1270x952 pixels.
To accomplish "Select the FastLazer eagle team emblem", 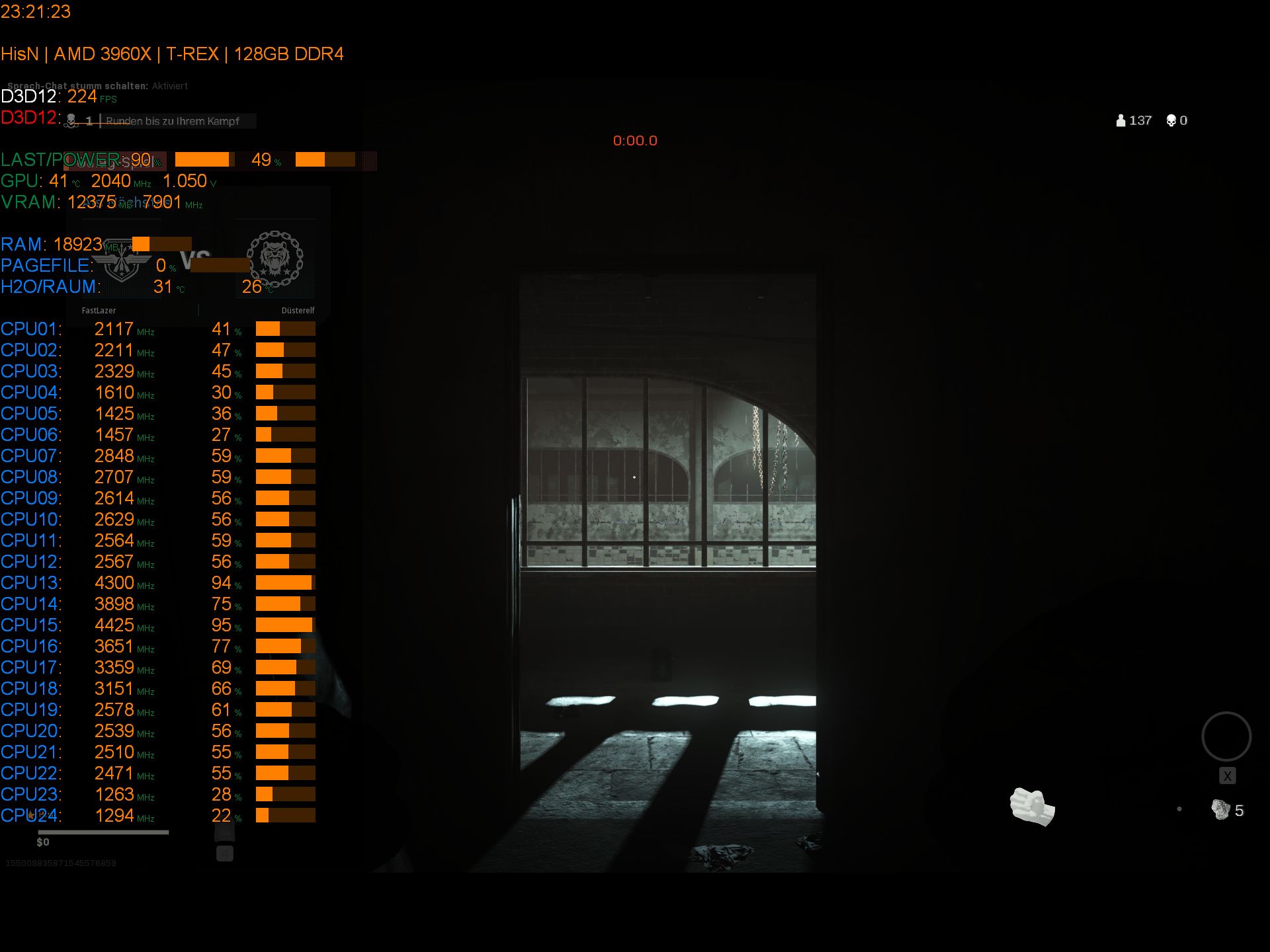I will [122, 262].
